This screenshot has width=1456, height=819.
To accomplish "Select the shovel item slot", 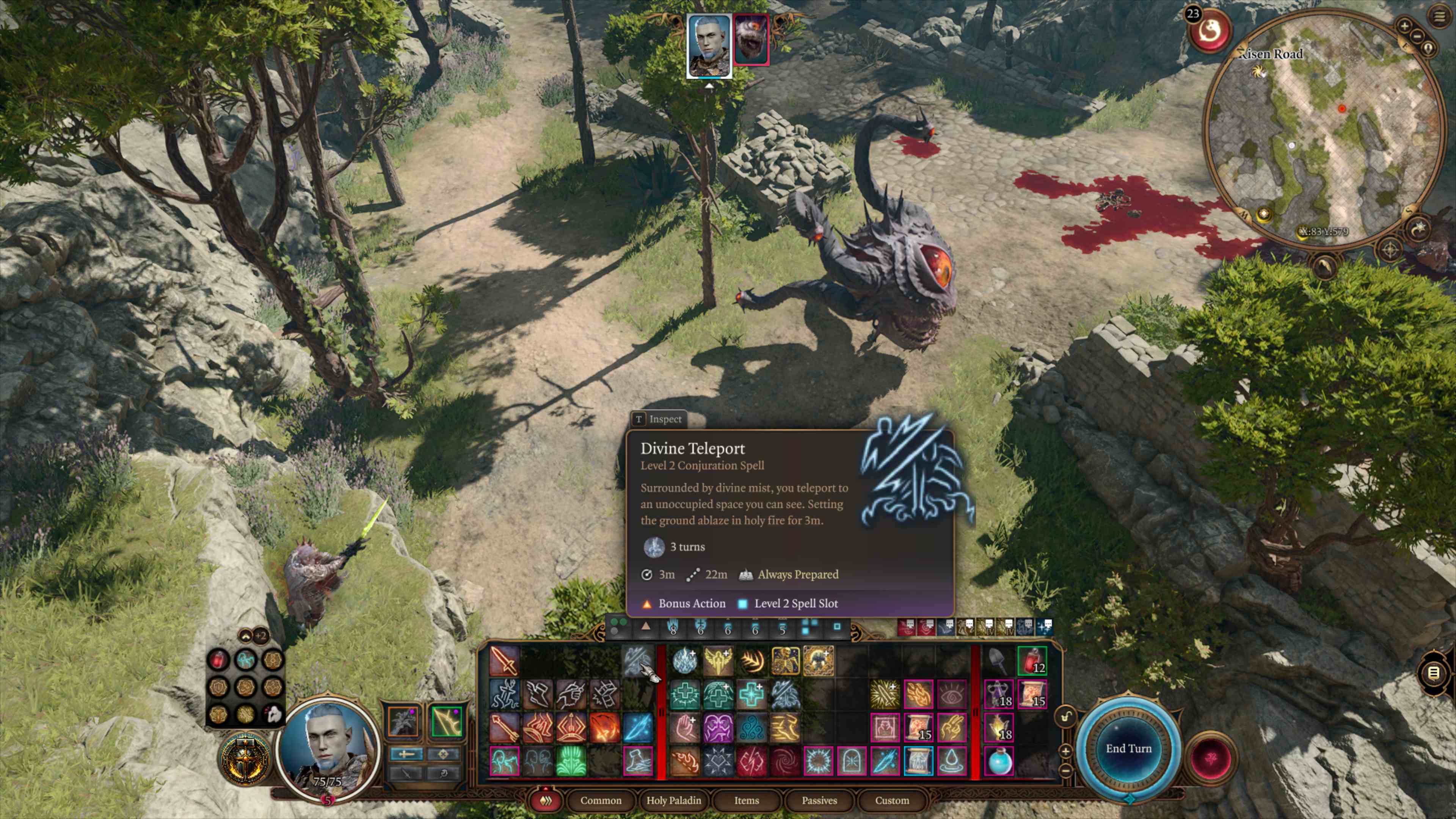I will coord(998,661).
